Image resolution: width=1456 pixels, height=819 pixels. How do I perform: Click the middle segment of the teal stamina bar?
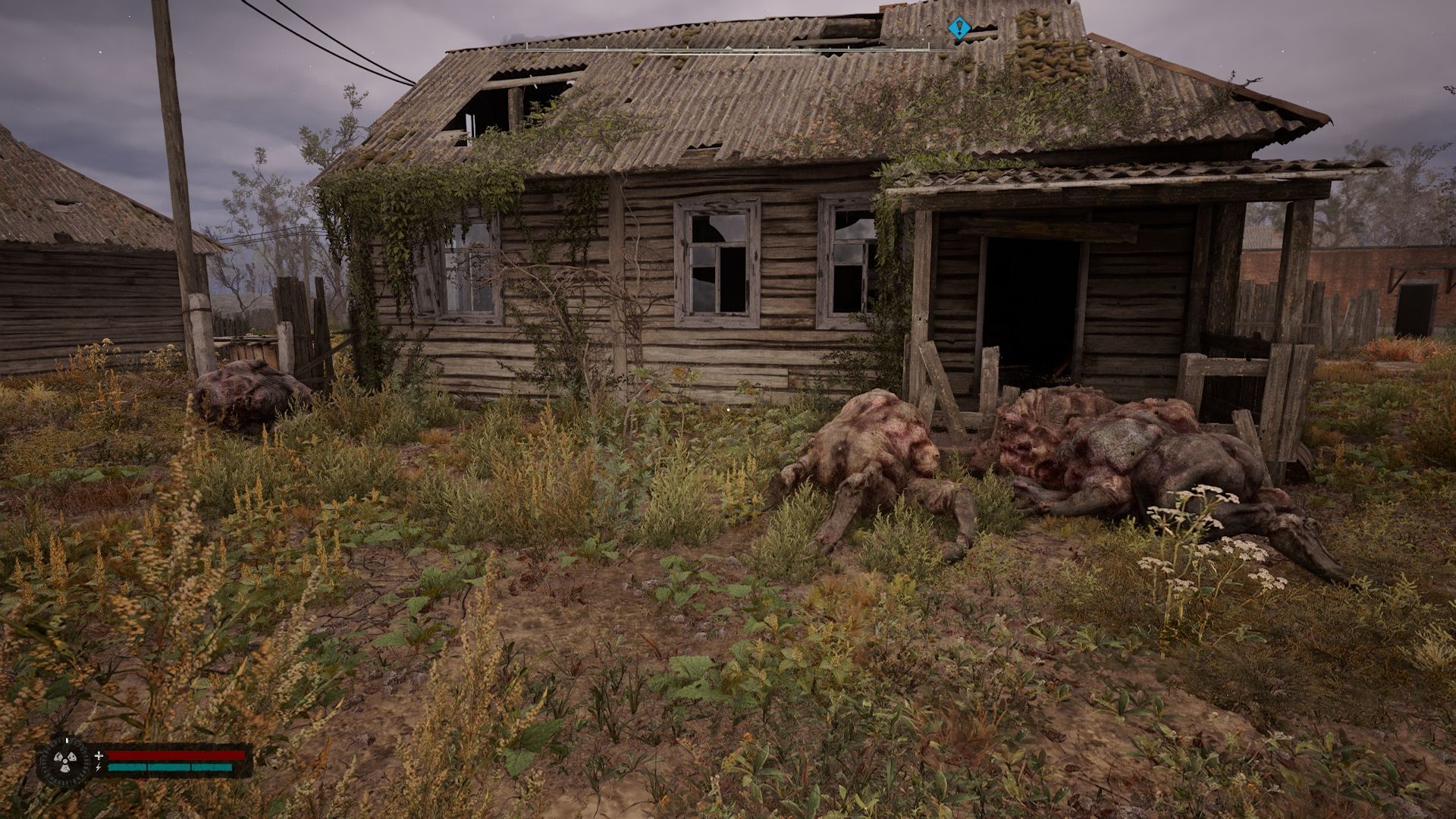pos(171,767)
